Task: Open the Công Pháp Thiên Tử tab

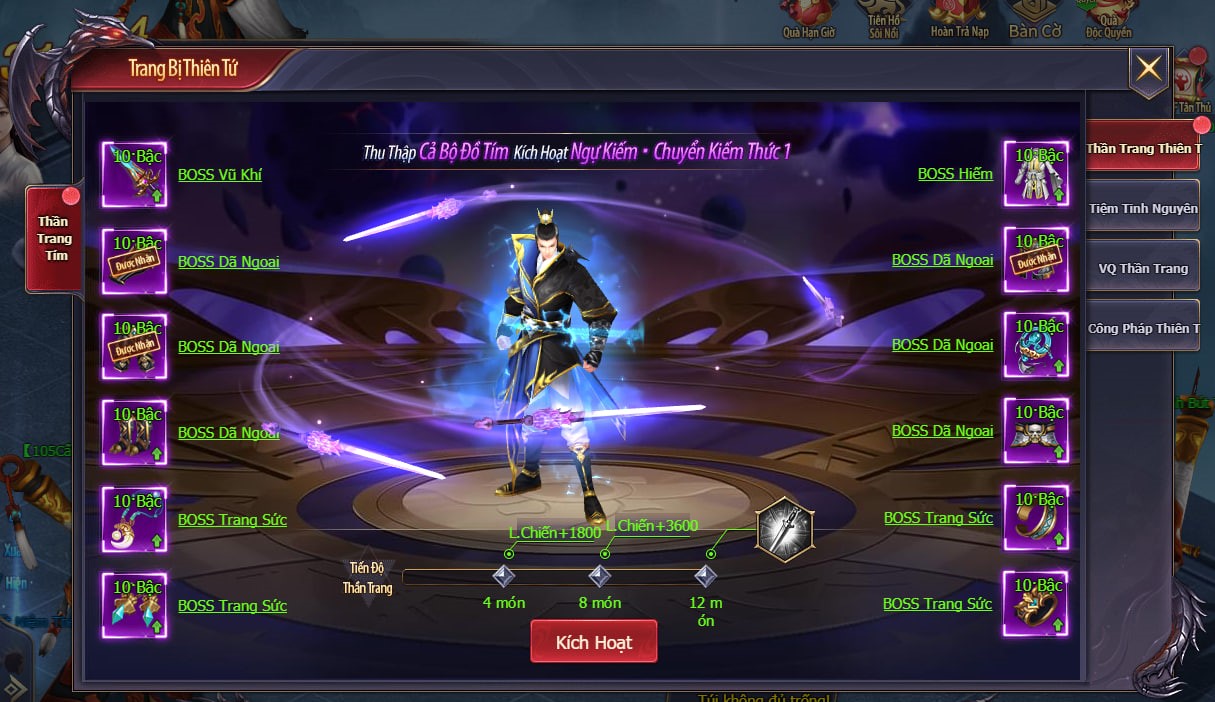Action: tap(1142, 328)
